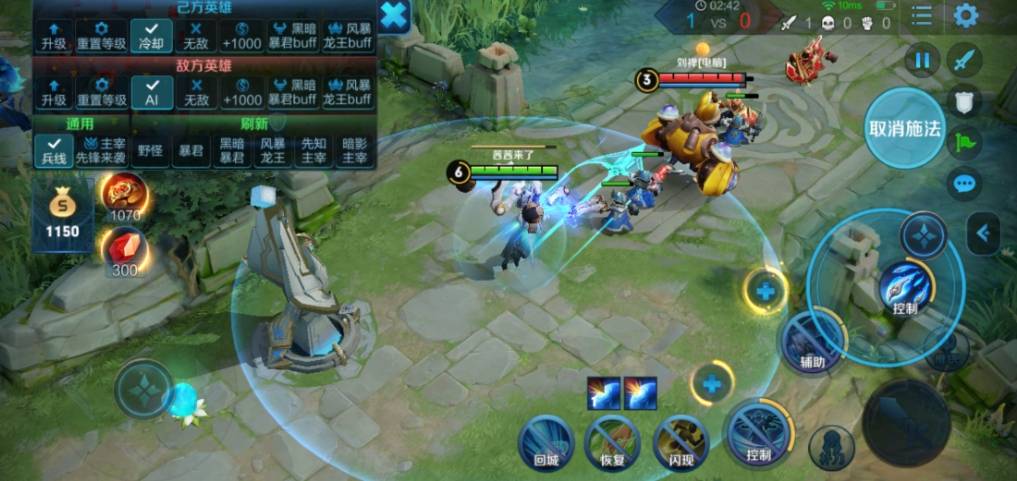Use the 恢复 restore ability
The width and height of the screenshot is (1017, 481).
(612, 441)
